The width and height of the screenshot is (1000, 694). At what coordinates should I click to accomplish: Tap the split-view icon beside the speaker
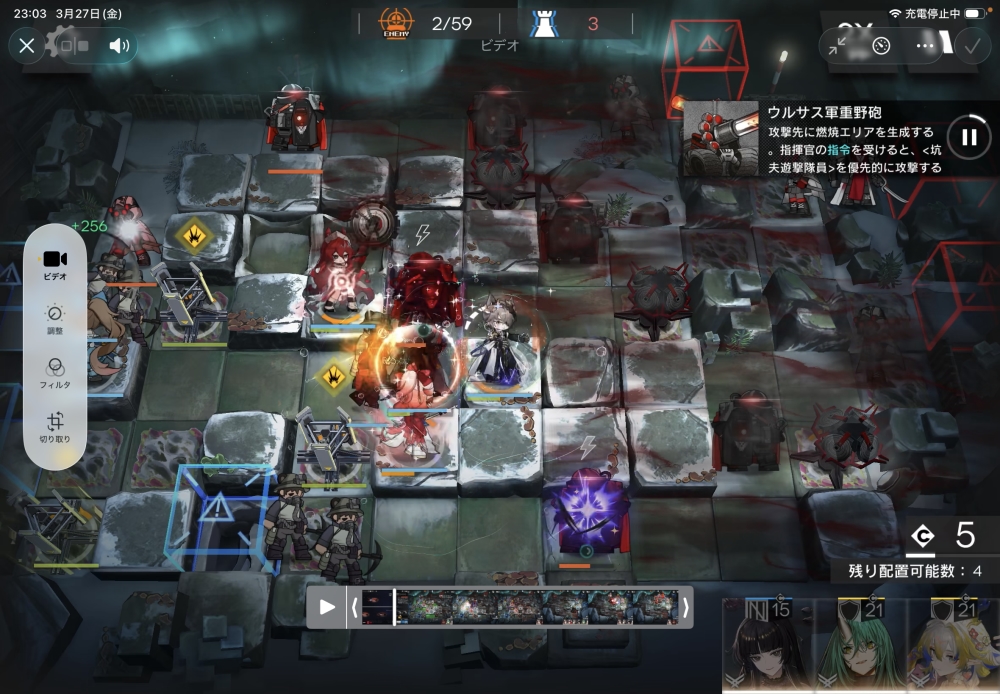74,45
